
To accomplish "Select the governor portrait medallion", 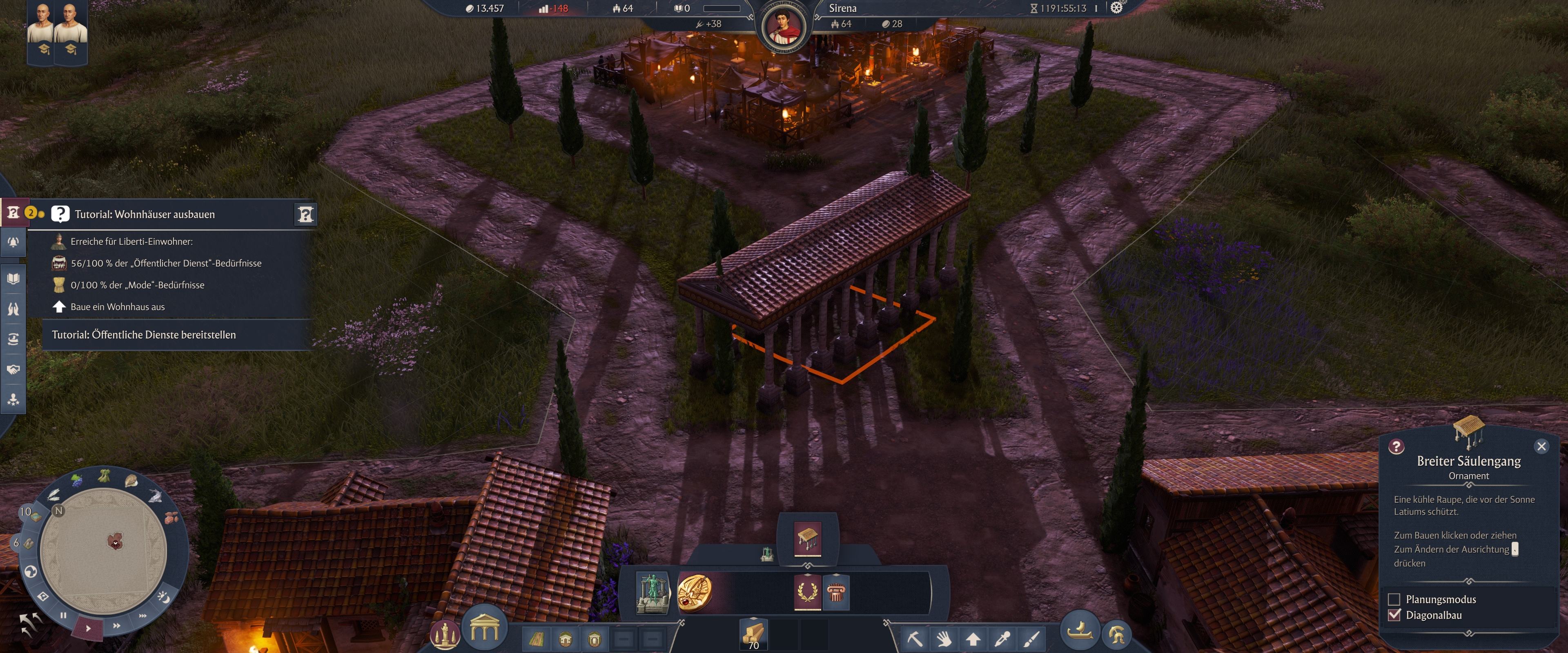I will [x=784, y=27].
